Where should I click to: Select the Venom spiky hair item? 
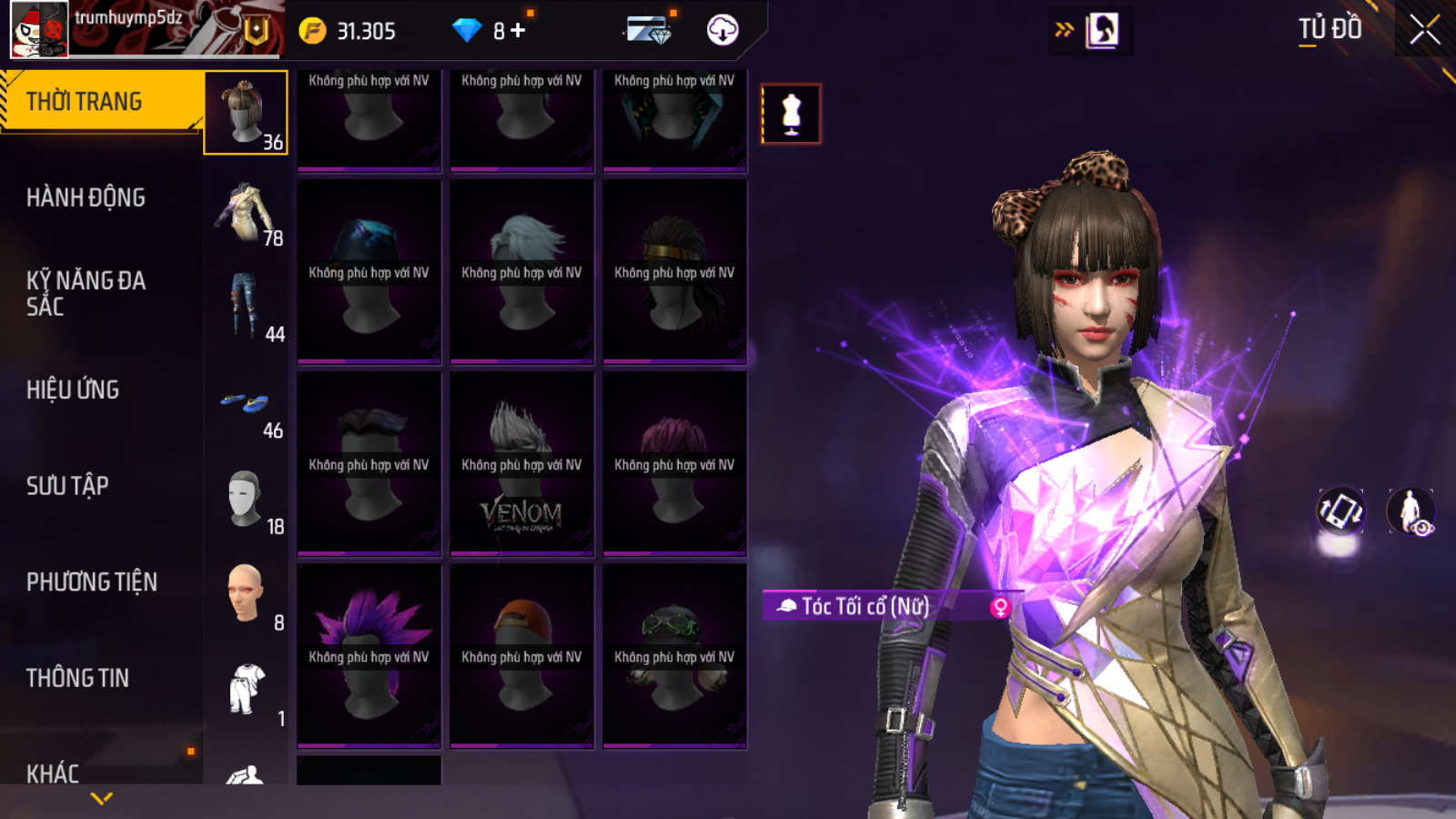(521, 464)
